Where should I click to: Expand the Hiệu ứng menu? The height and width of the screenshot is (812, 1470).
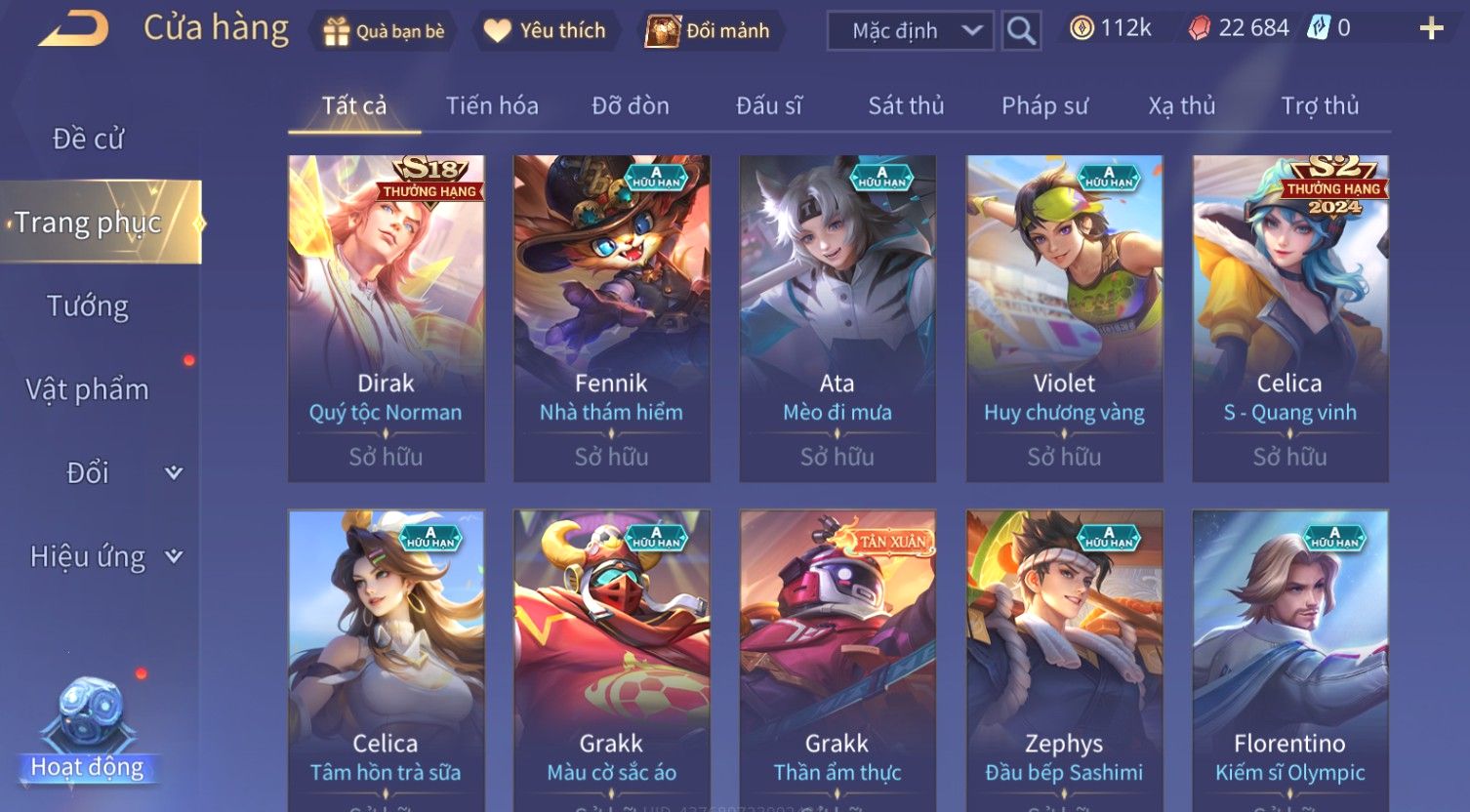click(104, 556)
